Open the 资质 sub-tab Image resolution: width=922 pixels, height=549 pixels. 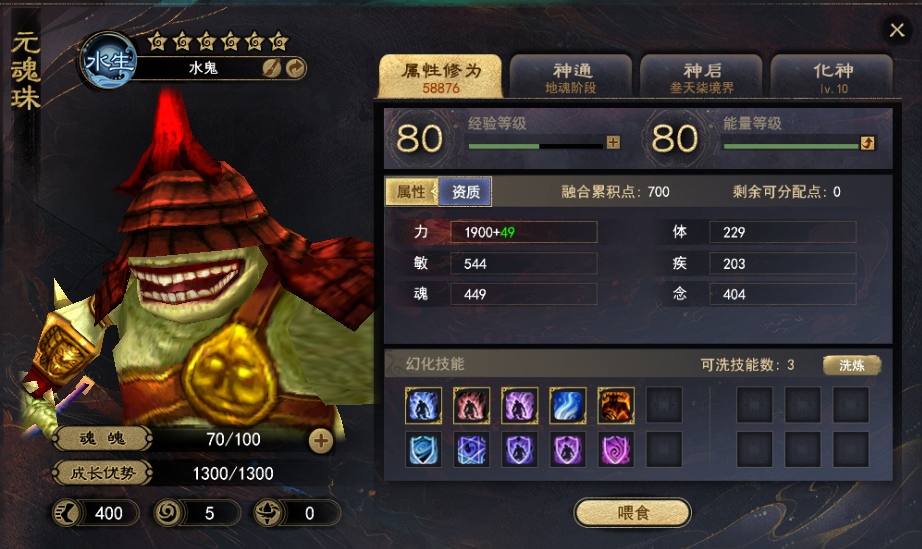(x=465, y=192)
